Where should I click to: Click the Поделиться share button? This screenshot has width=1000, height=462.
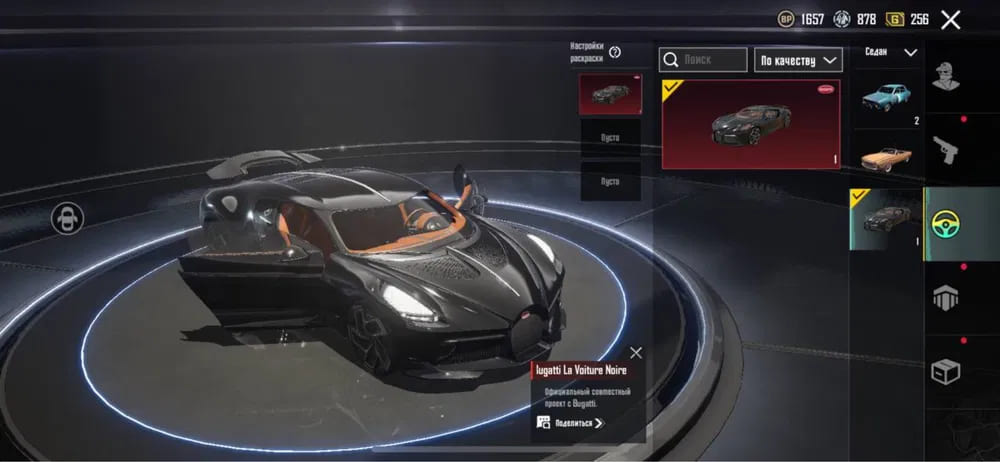570,423
